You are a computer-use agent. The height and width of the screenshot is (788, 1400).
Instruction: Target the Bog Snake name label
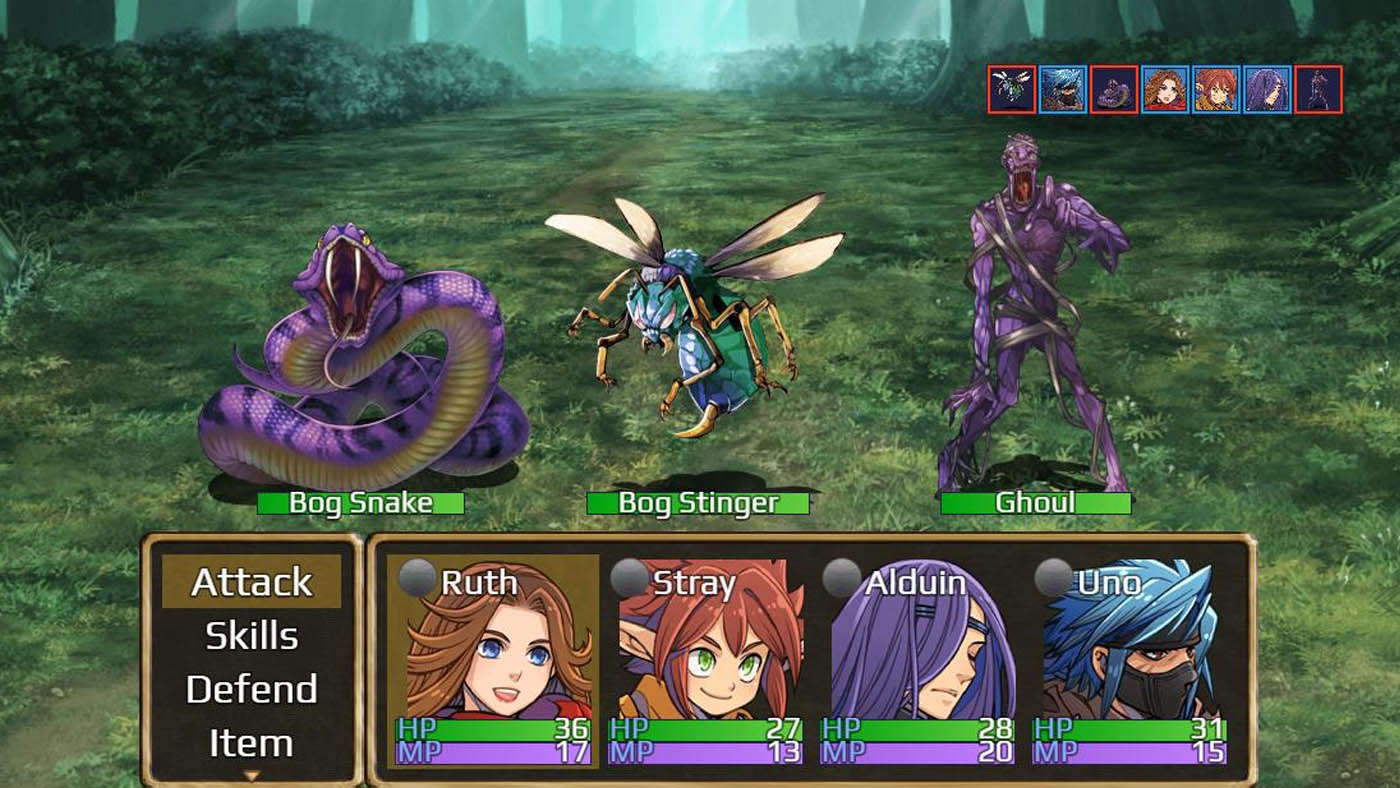[360, 503]
